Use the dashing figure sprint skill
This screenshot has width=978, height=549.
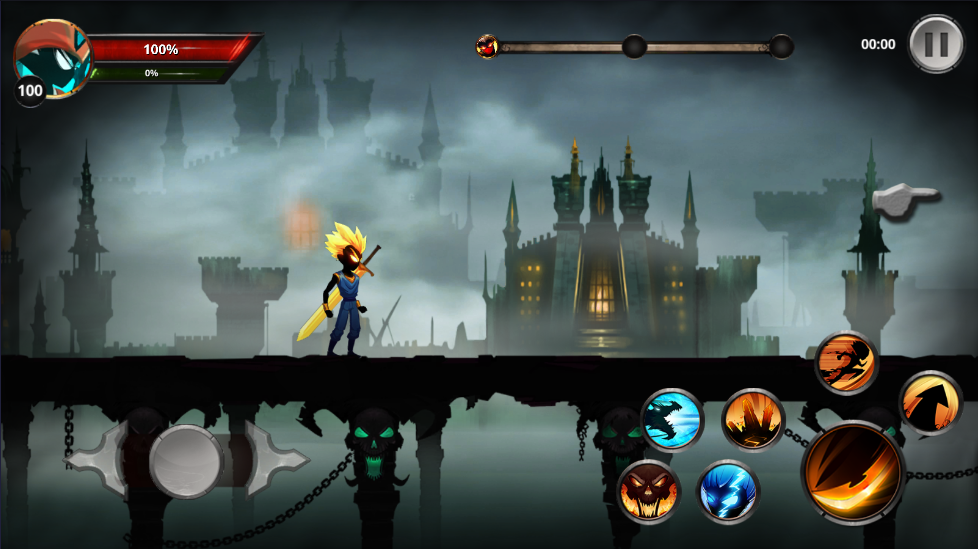coord(846,363)
